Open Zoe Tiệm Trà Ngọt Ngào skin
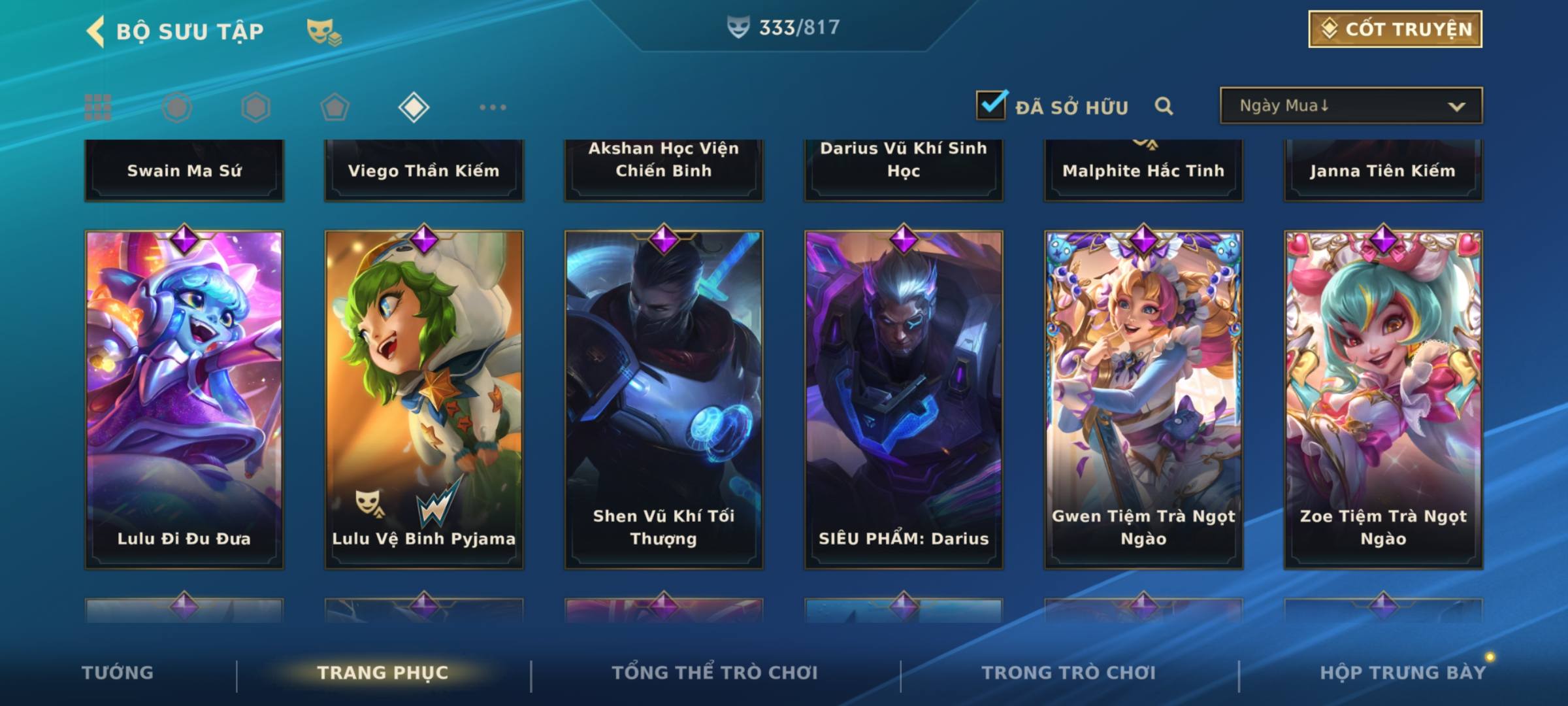 click(x=1383, y=399)
